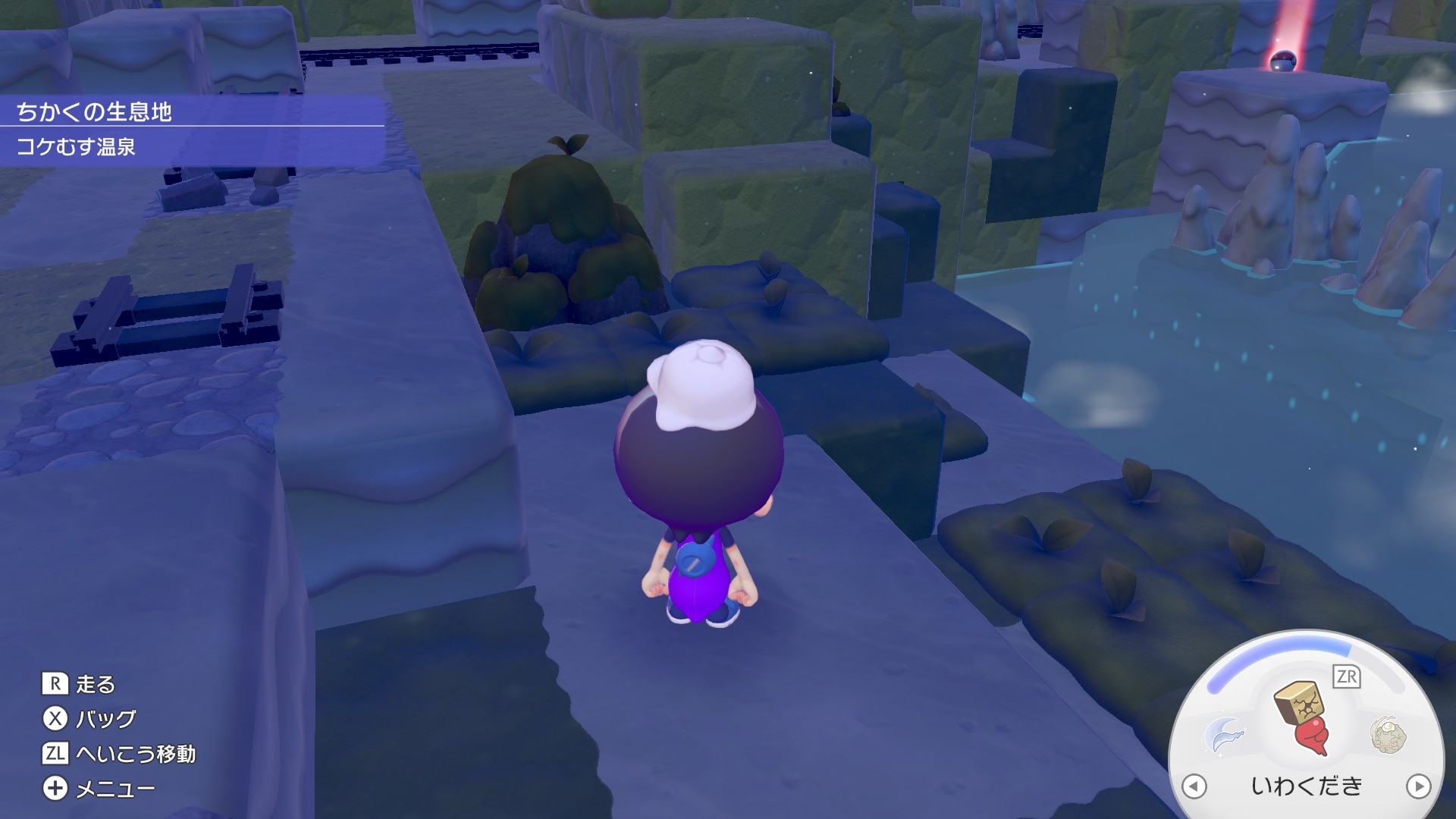Image resolution: width=1456 pixels, height=819 pixels.
Task: Switch to the crescent slash ability on the wheel
Action: coord(1224,735)
